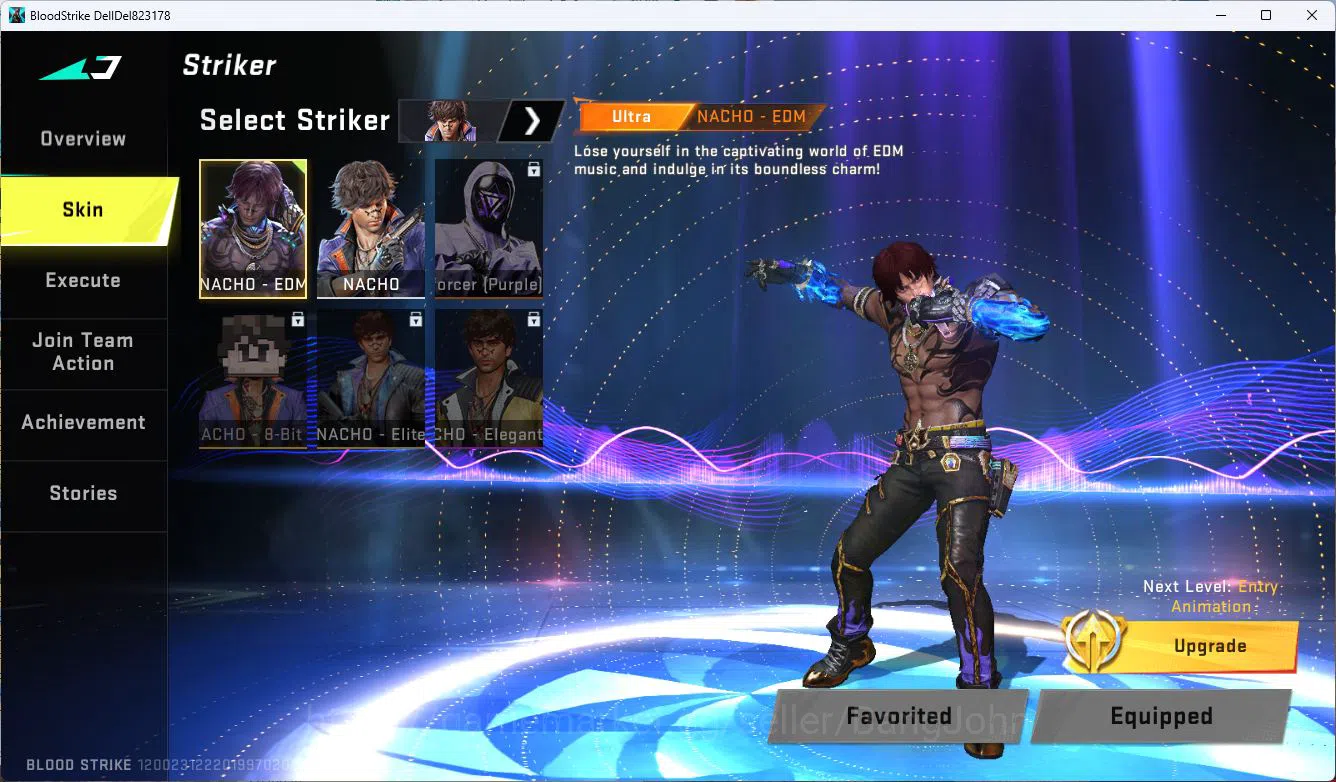Click NACHO - EDM label in the banner

click(752, 116)
